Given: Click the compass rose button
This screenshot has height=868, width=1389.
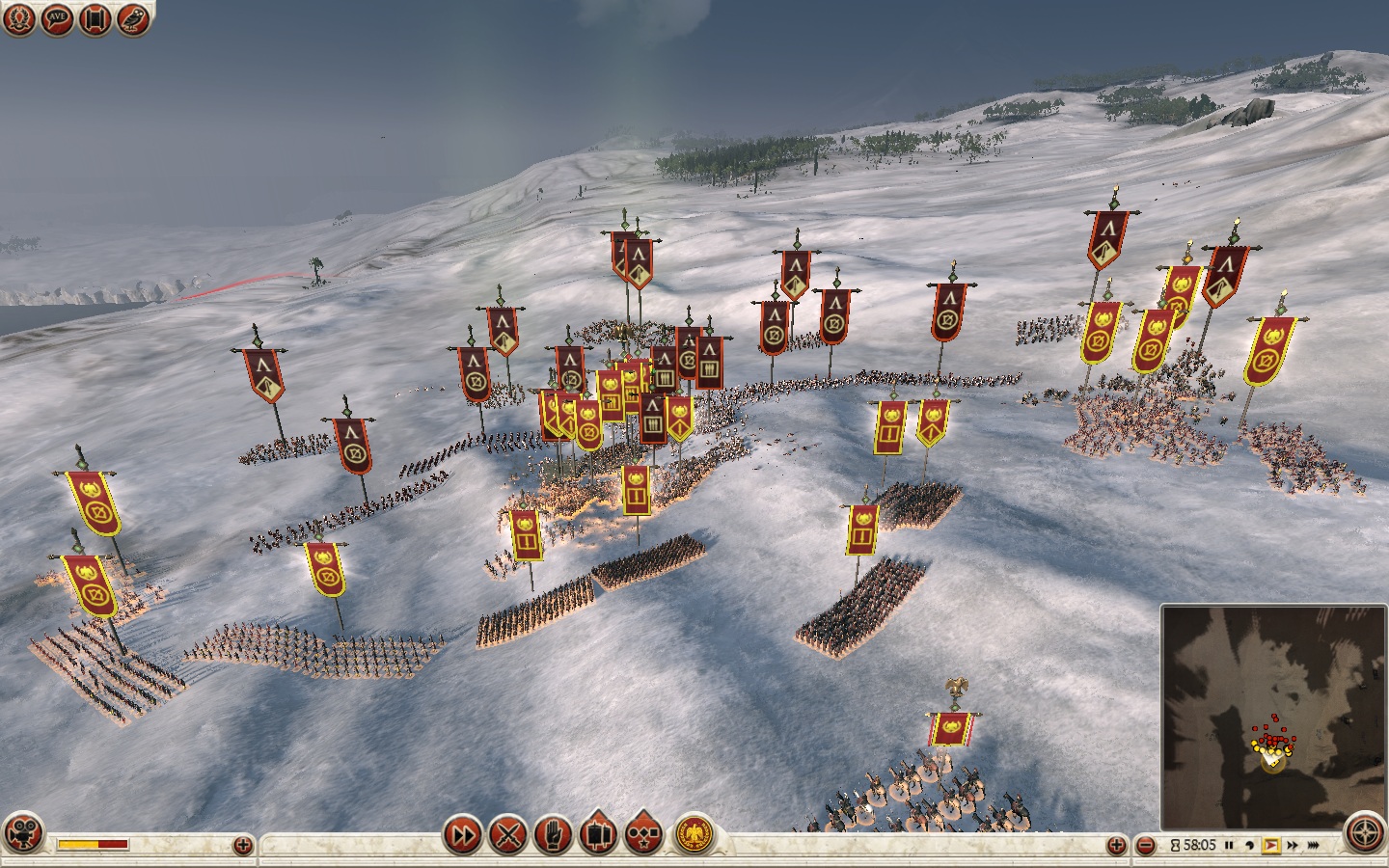Looking at the screenshot, I should (1366, 835).
